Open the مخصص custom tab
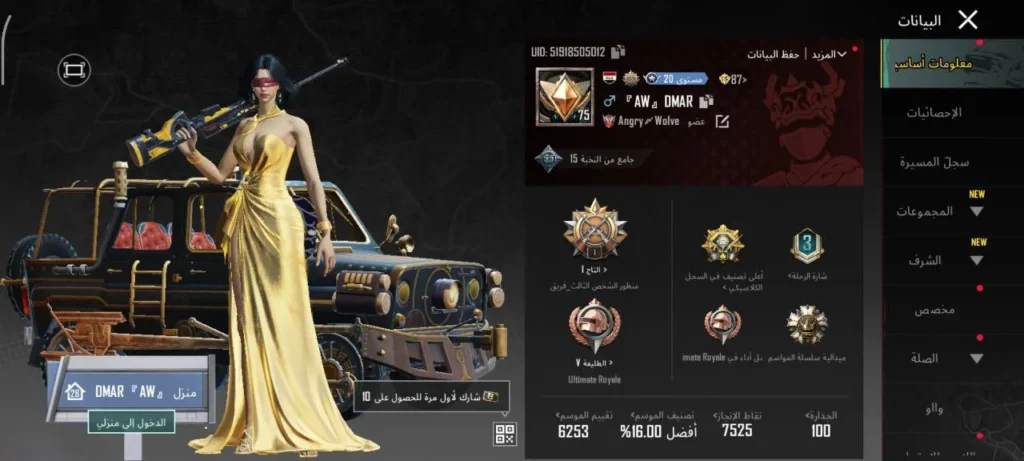Image resolution: width=1024 pixels, height=461 pixels. [x=934, y=310]
